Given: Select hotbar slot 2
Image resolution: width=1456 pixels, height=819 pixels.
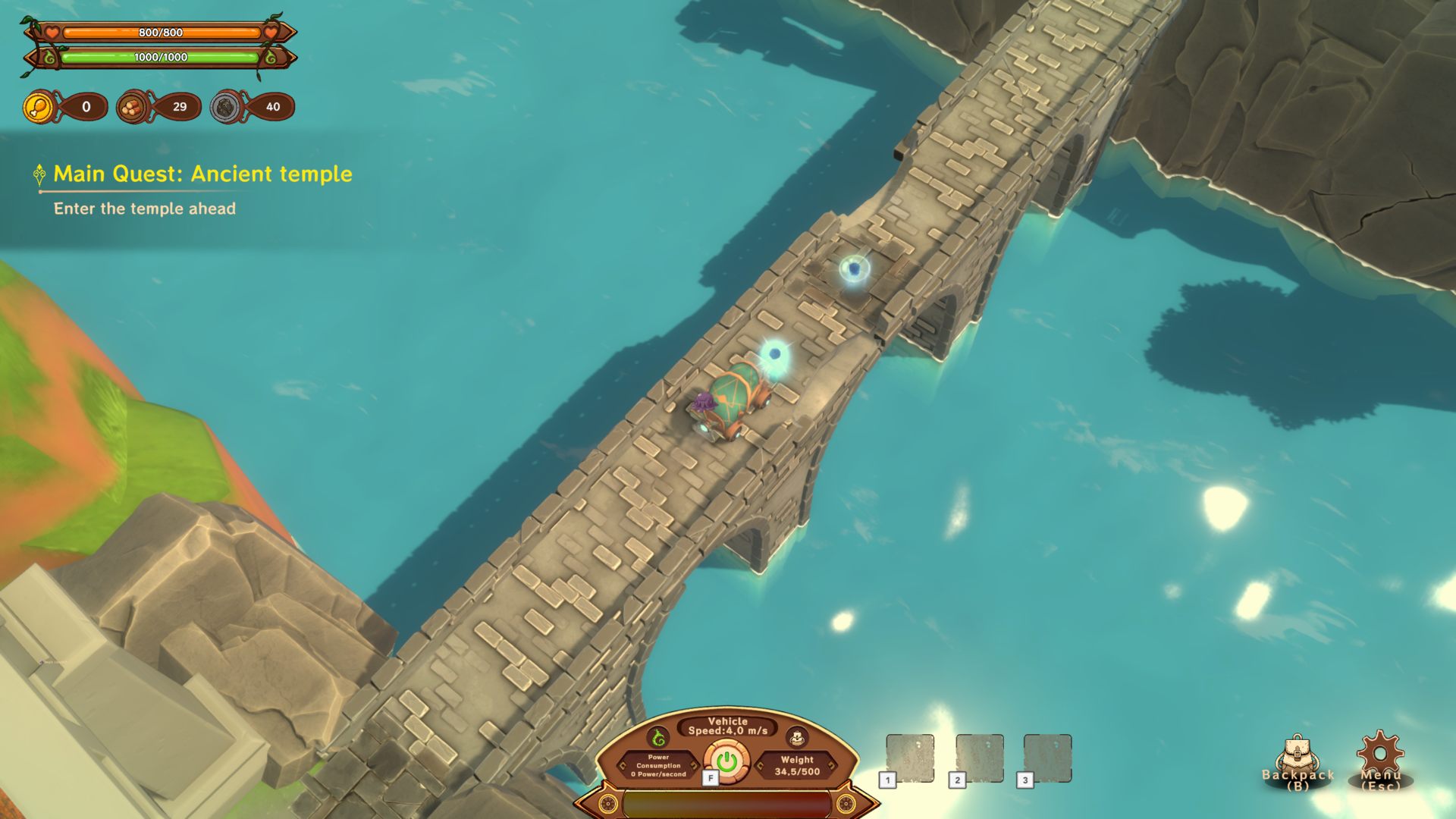Looking at the screenshot, I should [x=980, y=758].
